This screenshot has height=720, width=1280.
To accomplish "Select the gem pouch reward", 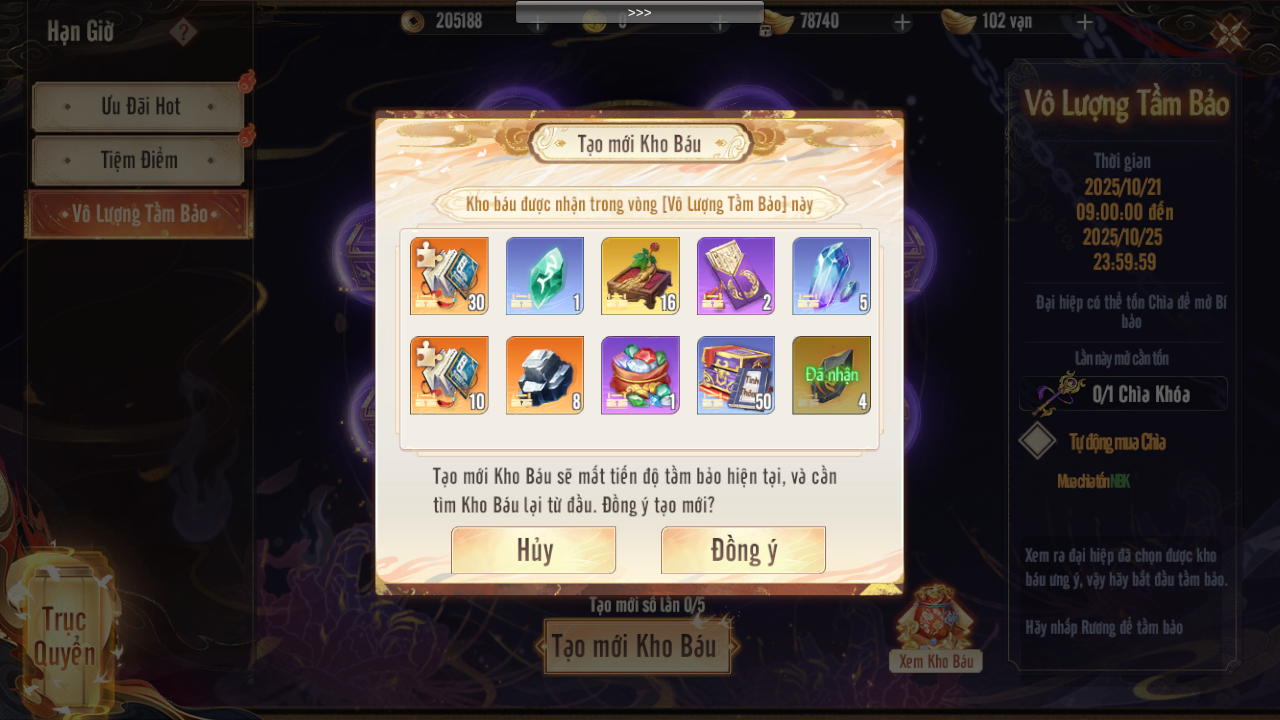I will coord(640,375).
